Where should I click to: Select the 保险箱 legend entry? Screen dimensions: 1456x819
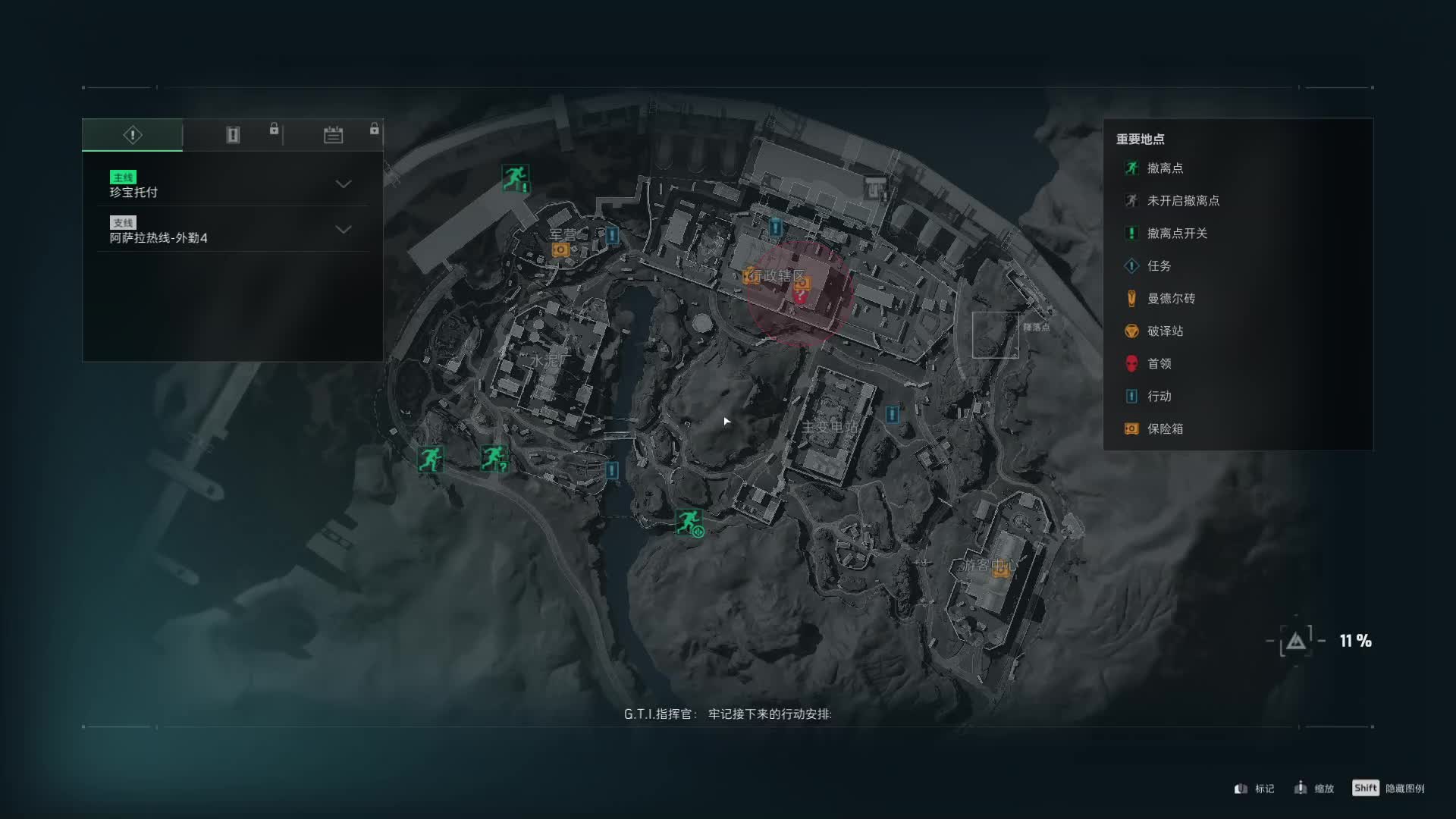(1165, 429)
